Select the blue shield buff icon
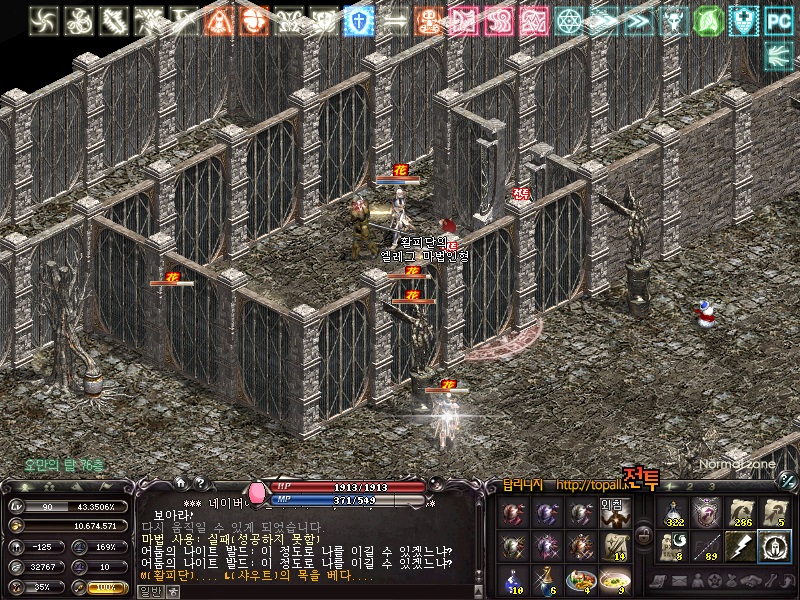 [x=357, y=20]
